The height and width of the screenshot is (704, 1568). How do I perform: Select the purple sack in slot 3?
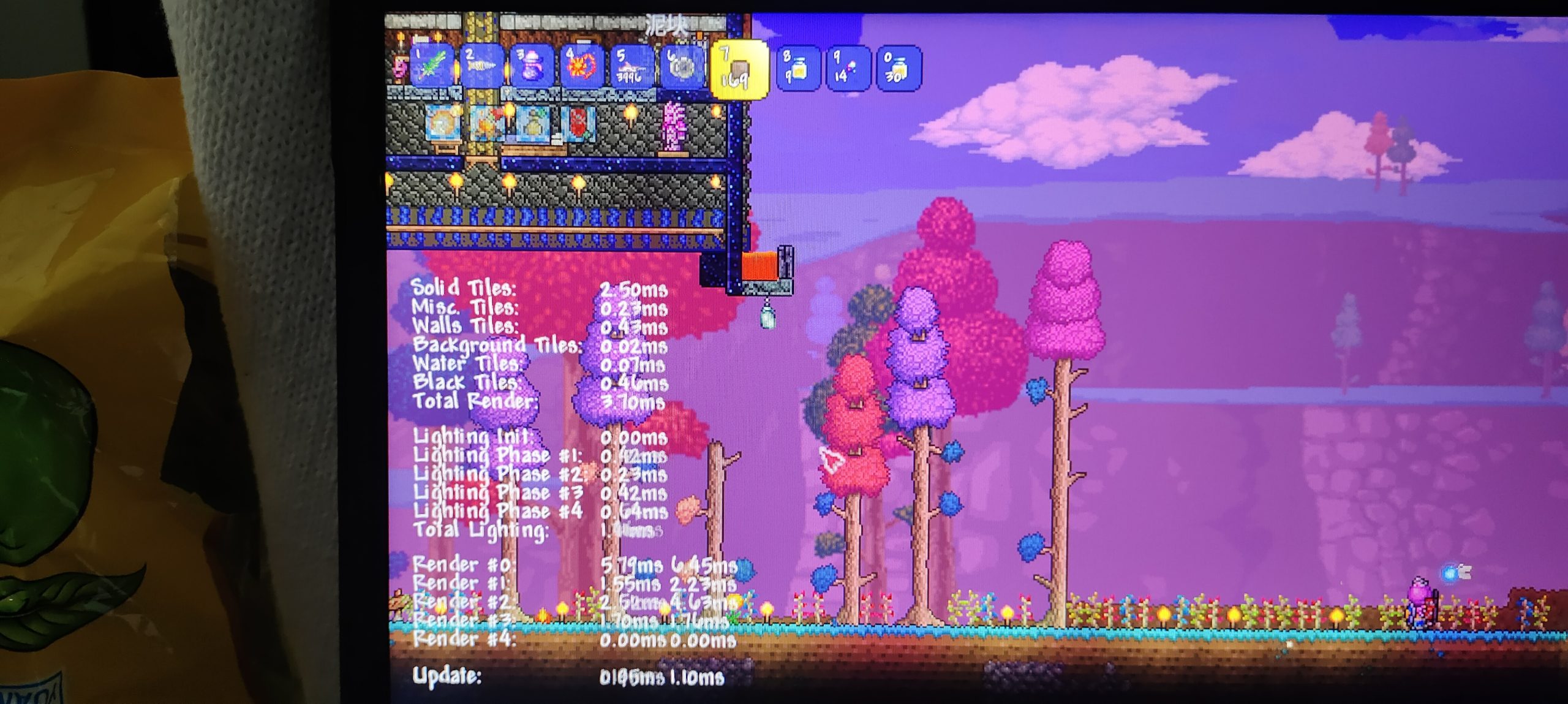click(x=532, y=67)
